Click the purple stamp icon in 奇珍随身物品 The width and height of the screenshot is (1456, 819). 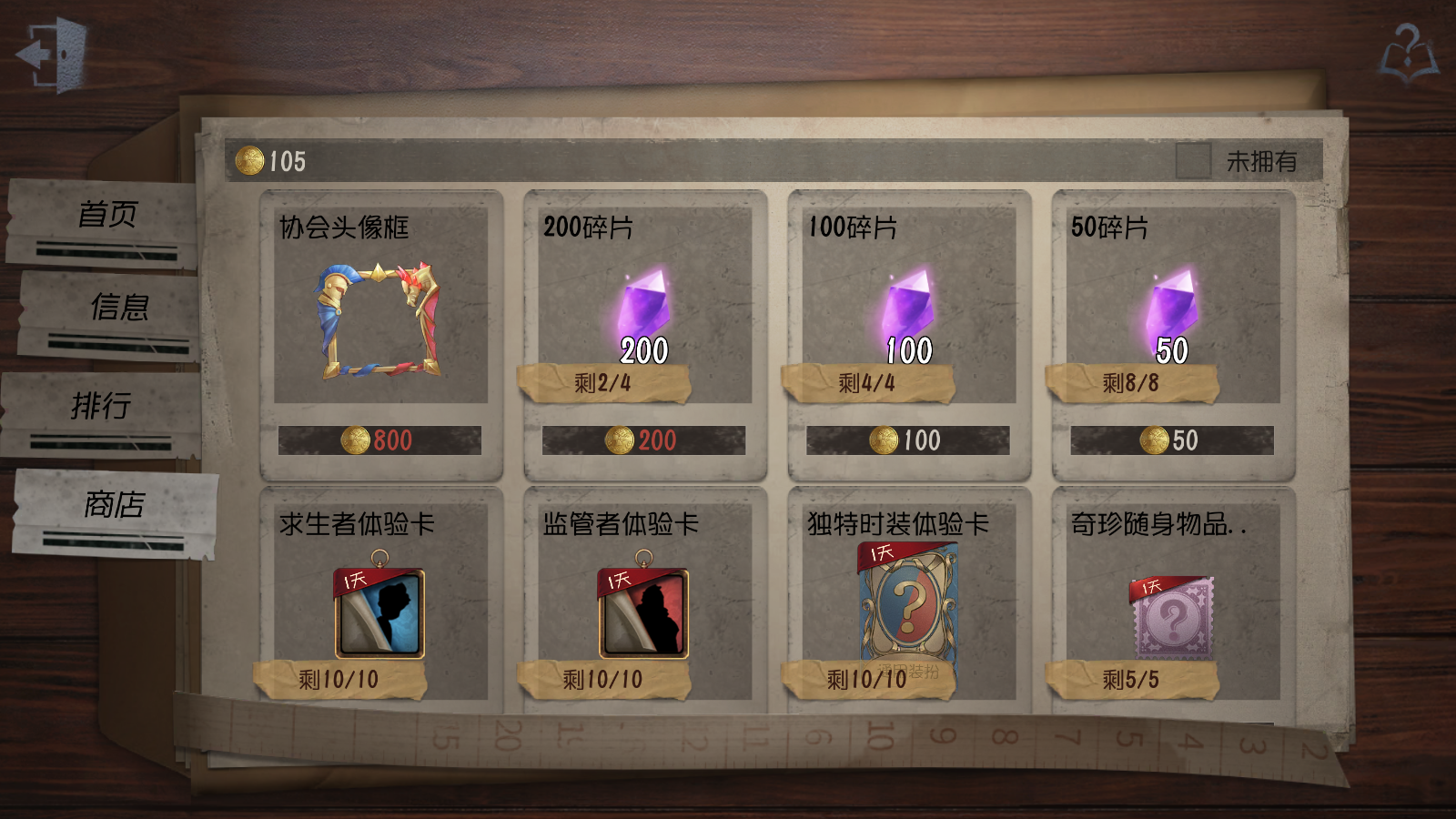[1174, 619]
